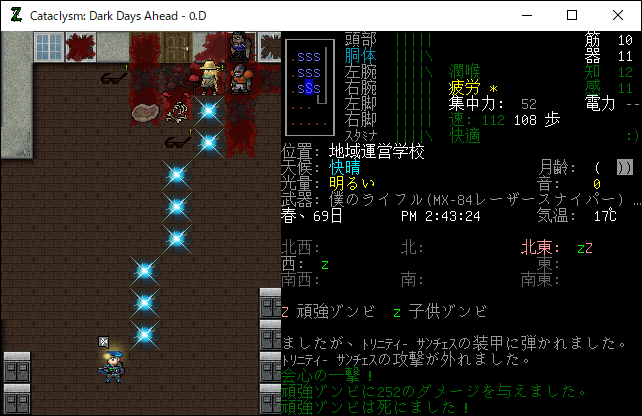Minimize the game window

coord(526,15)
